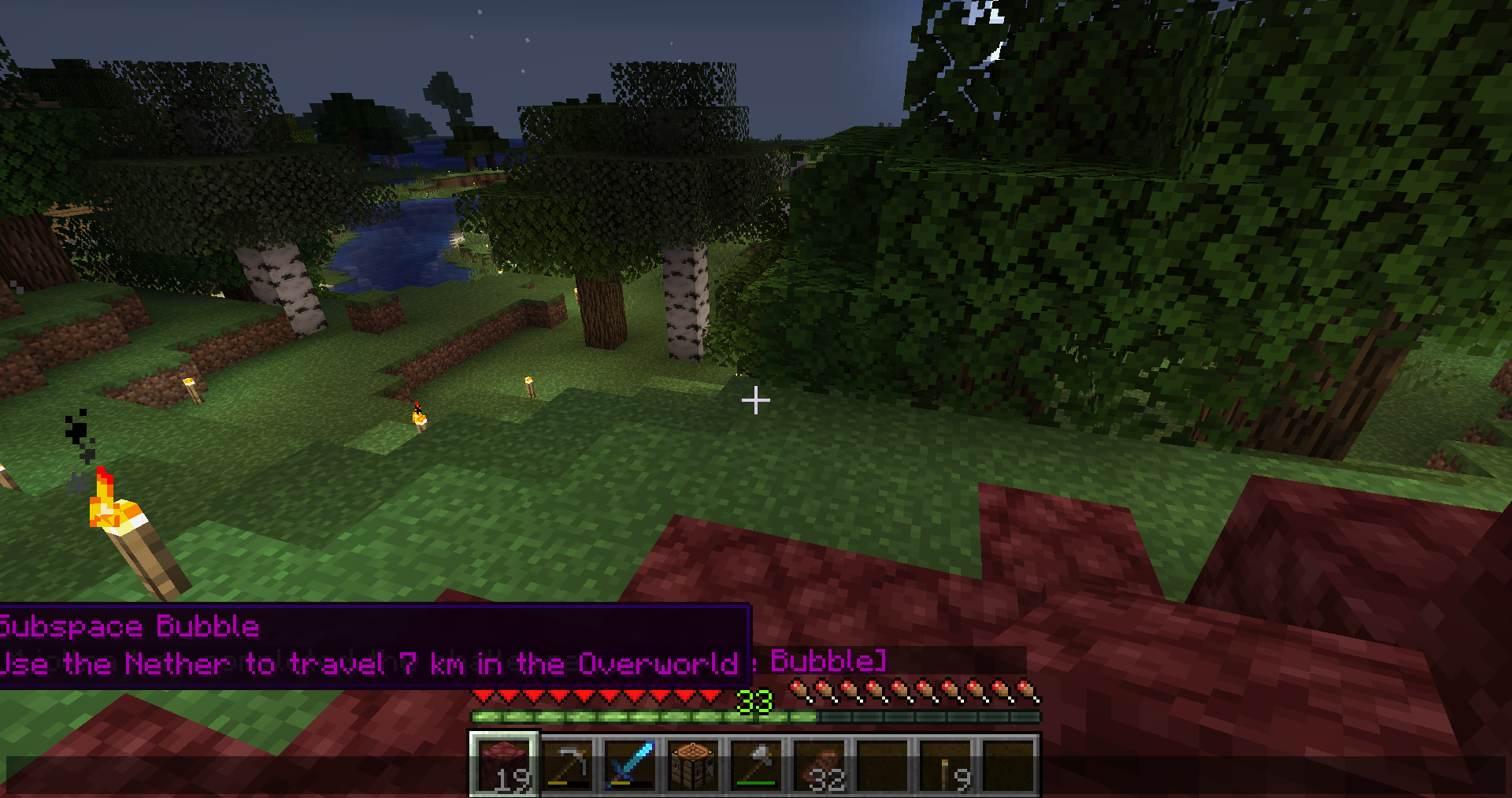This screenshot has width=1512, height=798.
Task: Select the crafting table hotbar slot
Action: coord(694,764)
